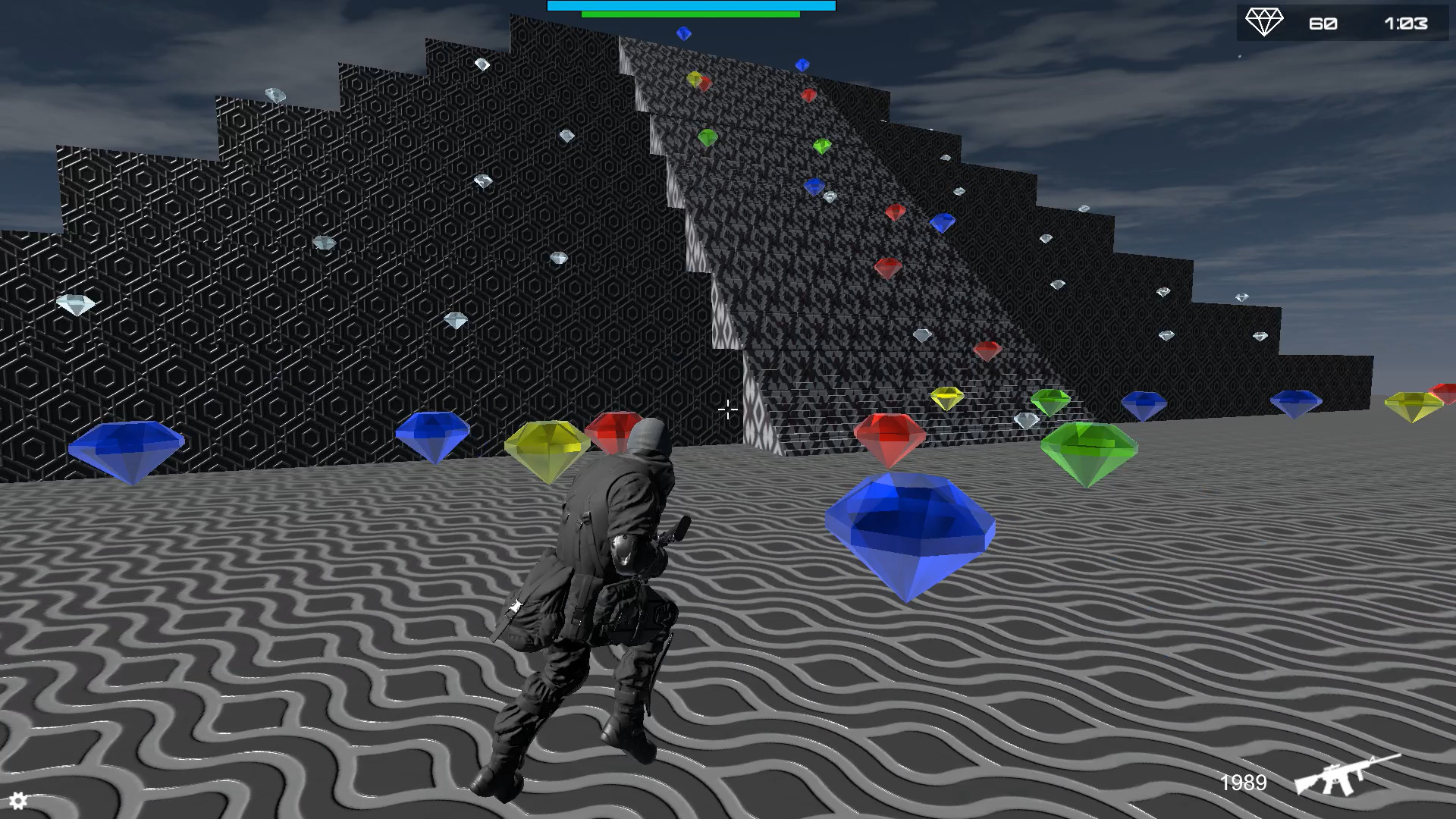Click the crosshair at screen center

726,410
